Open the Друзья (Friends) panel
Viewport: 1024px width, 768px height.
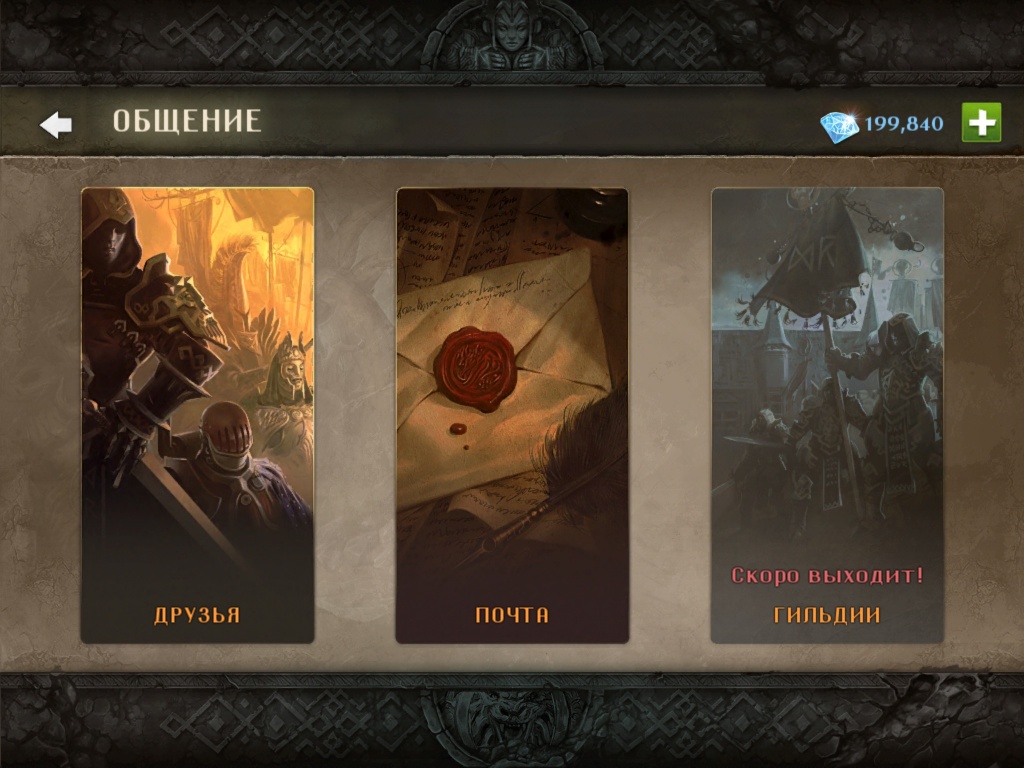click(197, 415)
